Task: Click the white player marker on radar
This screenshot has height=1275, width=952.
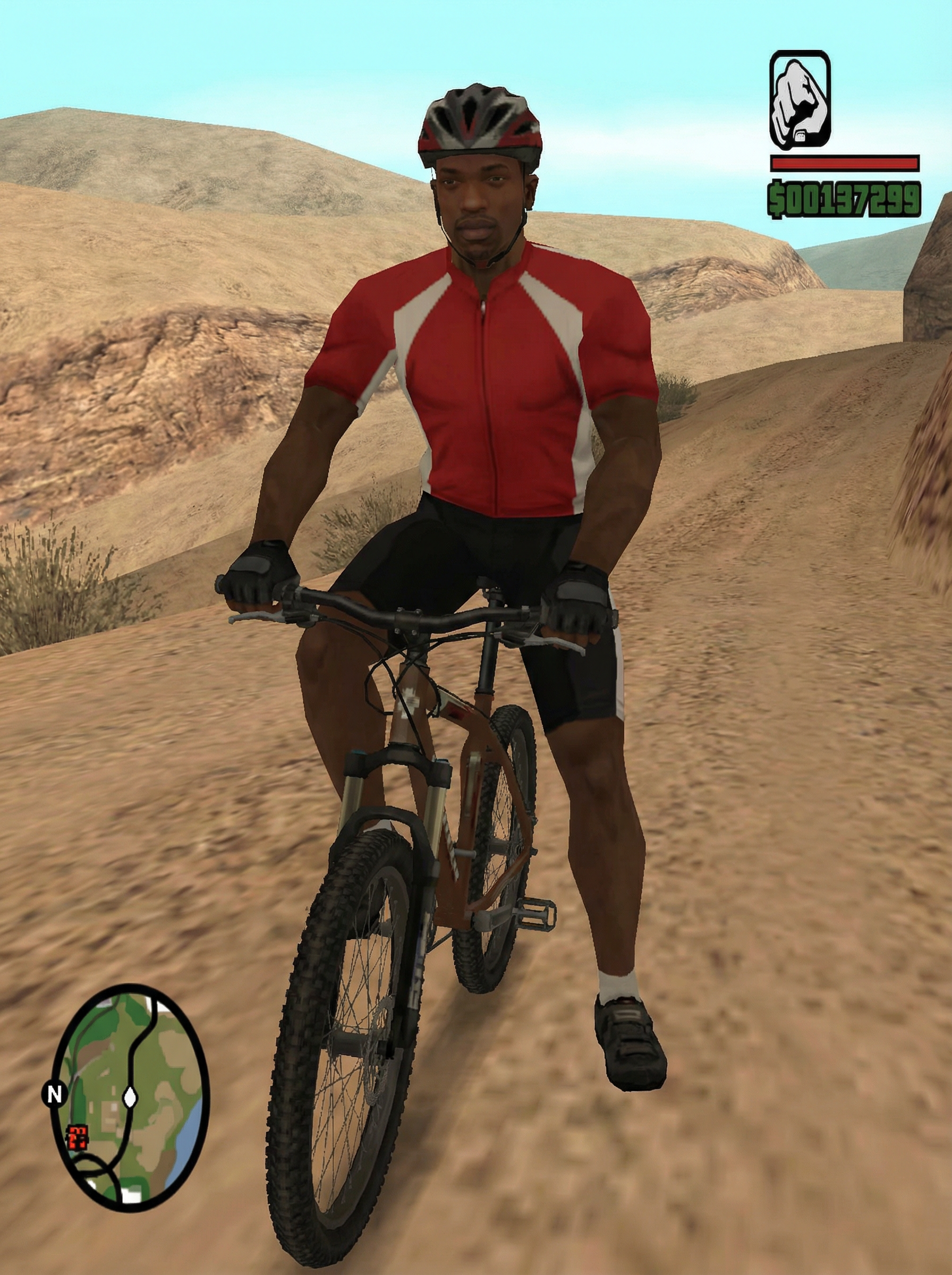Action: coord(130,1096)
